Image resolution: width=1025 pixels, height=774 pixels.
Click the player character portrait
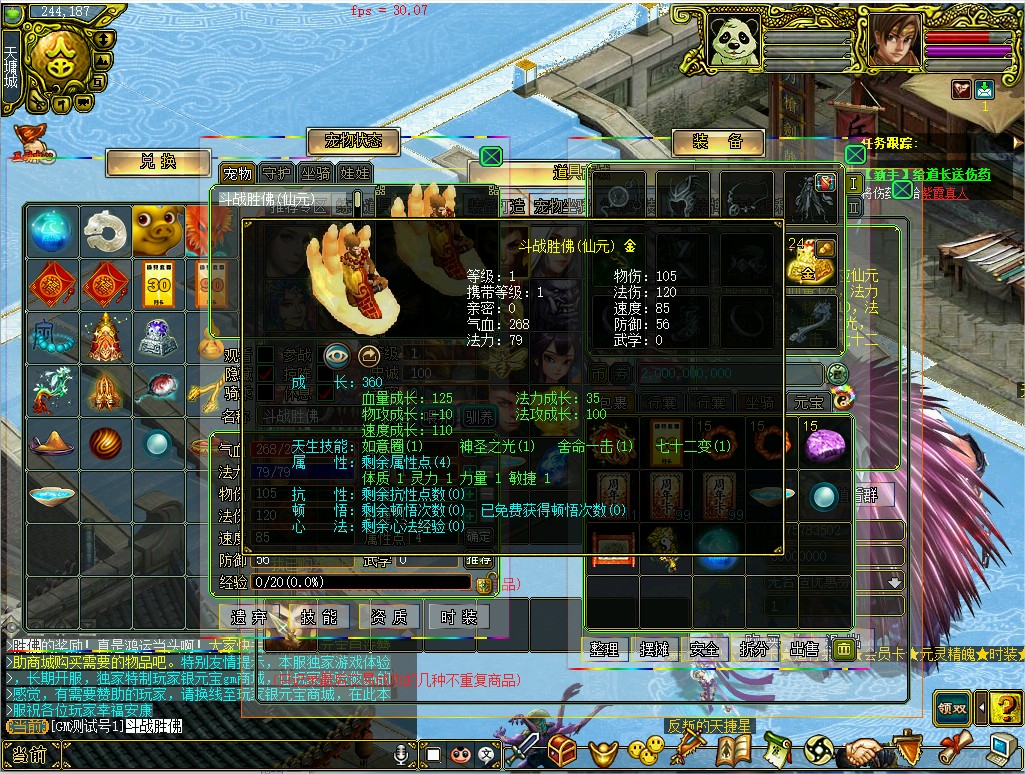893,41
